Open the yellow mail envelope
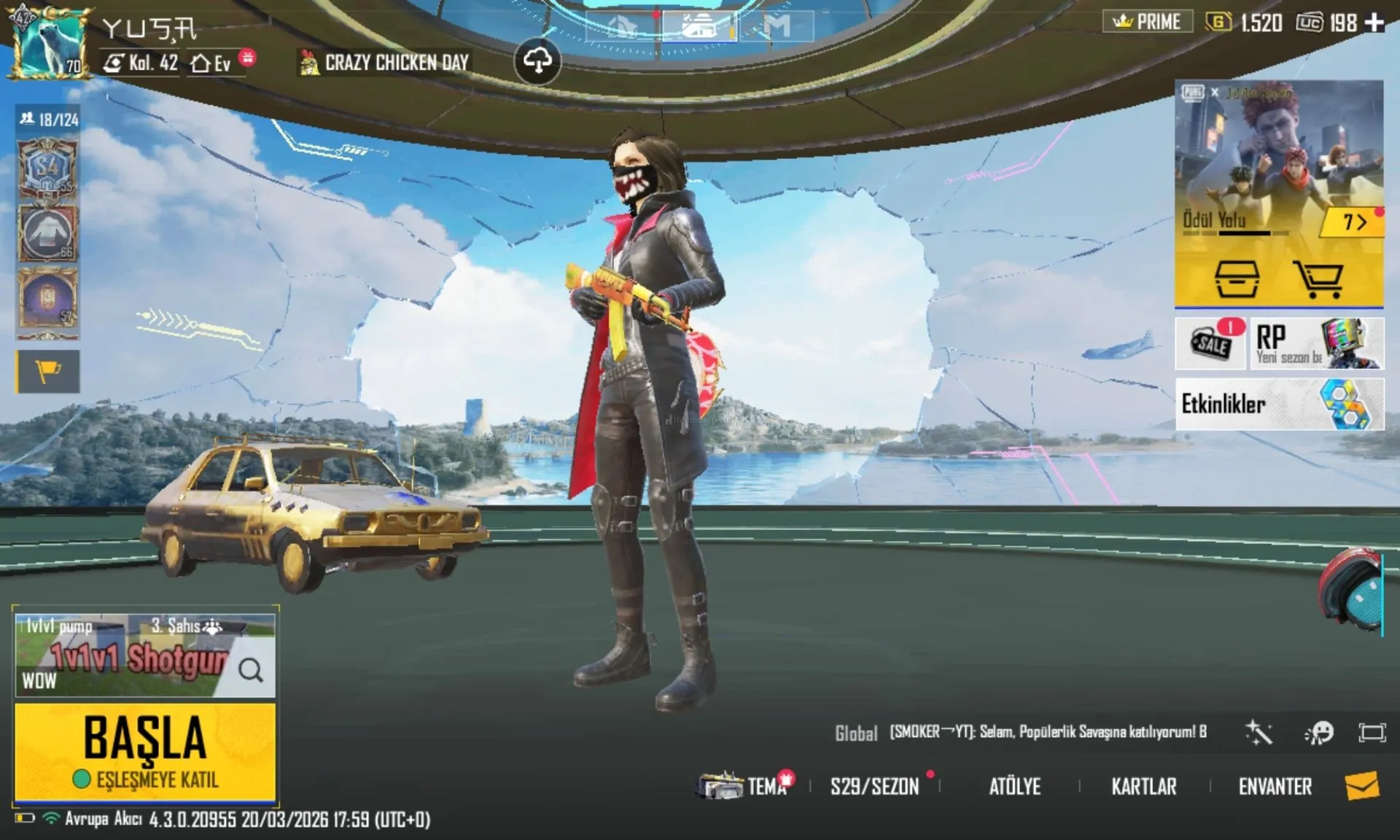 [1361, 786]
